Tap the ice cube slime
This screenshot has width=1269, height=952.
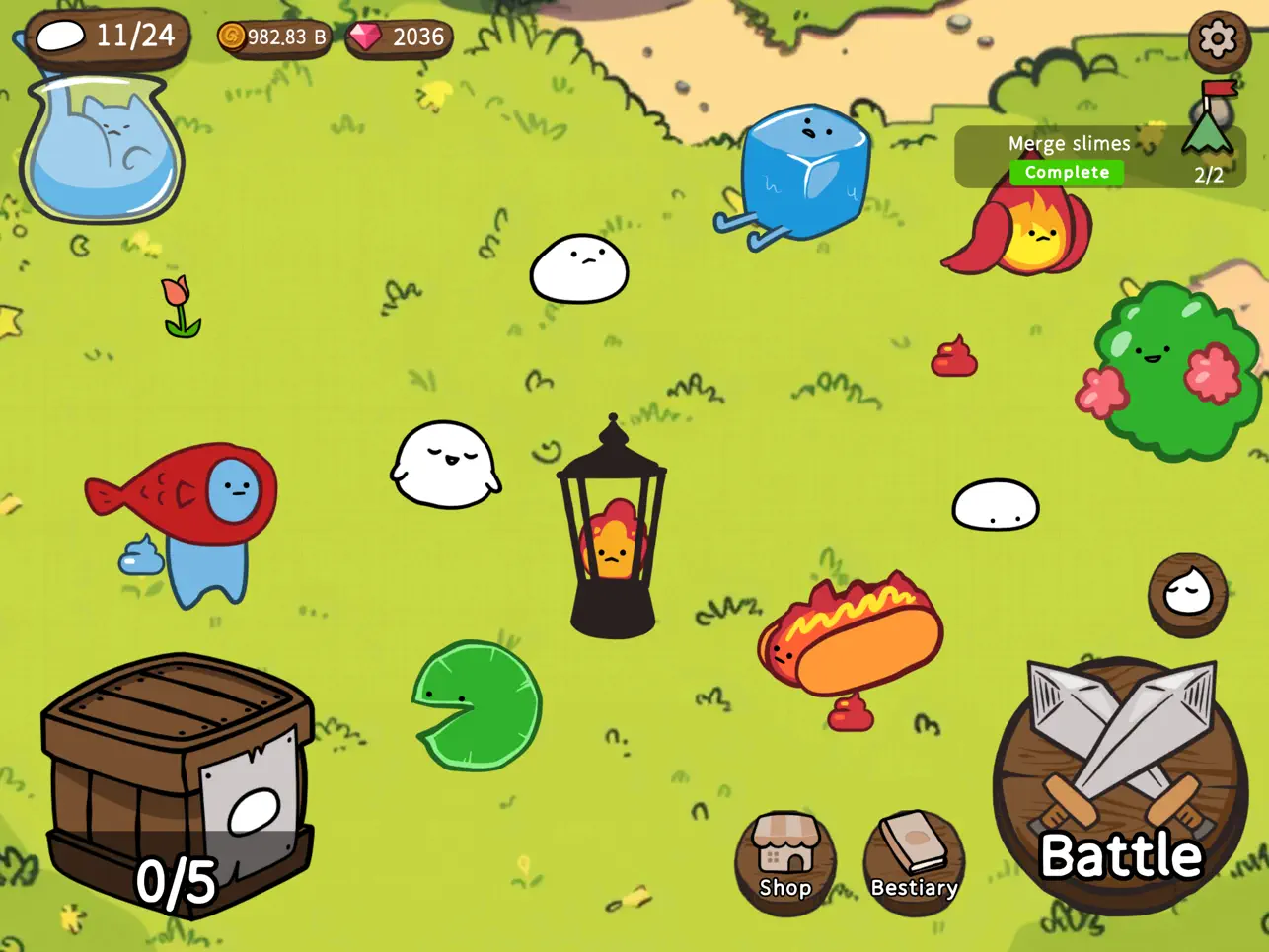(x=804, y=168)
